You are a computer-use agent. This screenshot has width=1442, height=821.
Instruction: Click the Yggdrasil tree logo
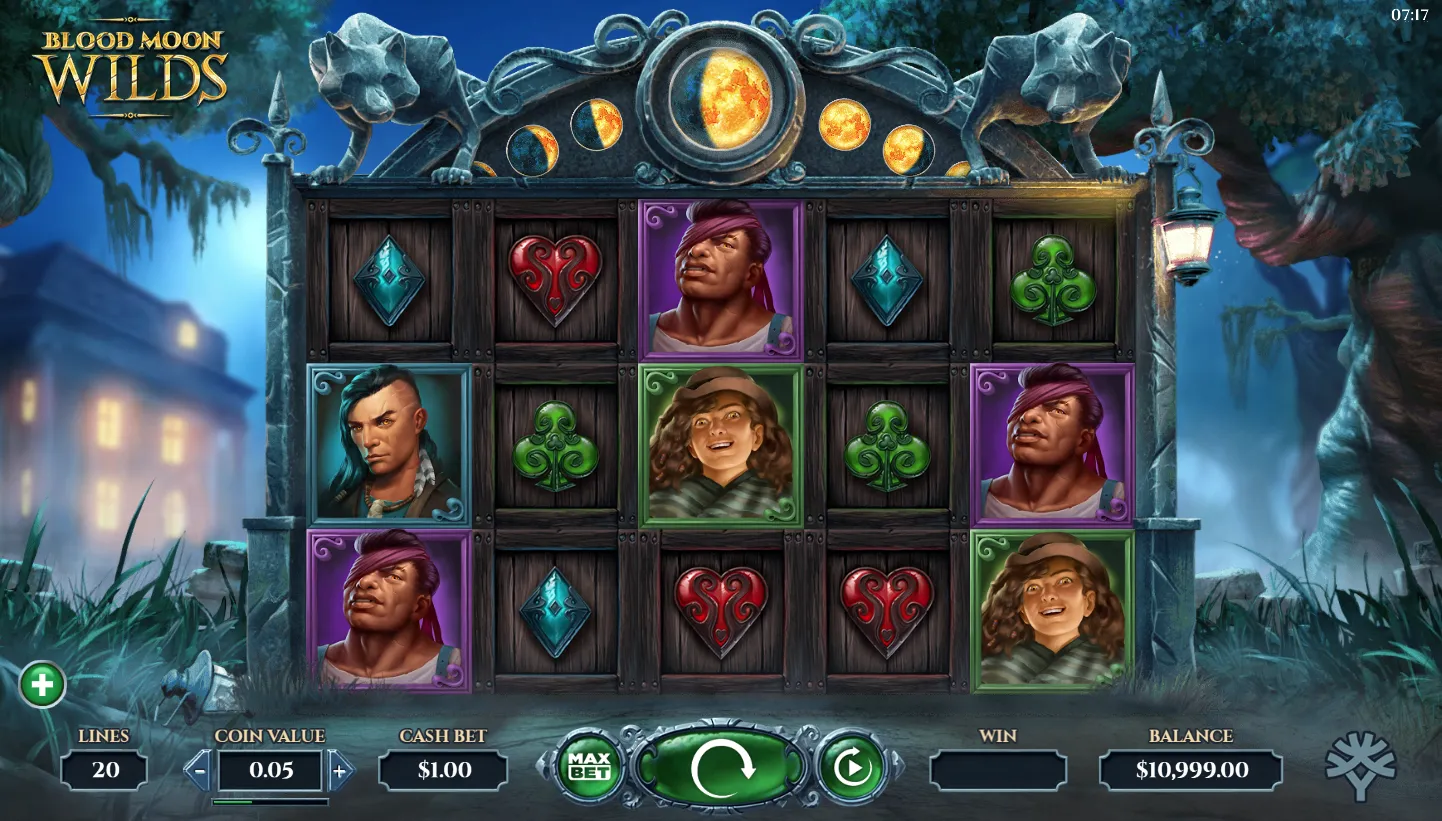point(1360,765)
